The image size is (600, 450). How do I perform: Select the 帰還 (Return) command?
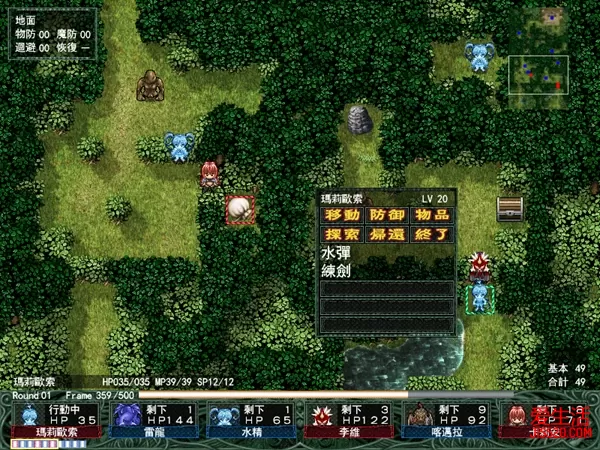click(x=386, y=234)
